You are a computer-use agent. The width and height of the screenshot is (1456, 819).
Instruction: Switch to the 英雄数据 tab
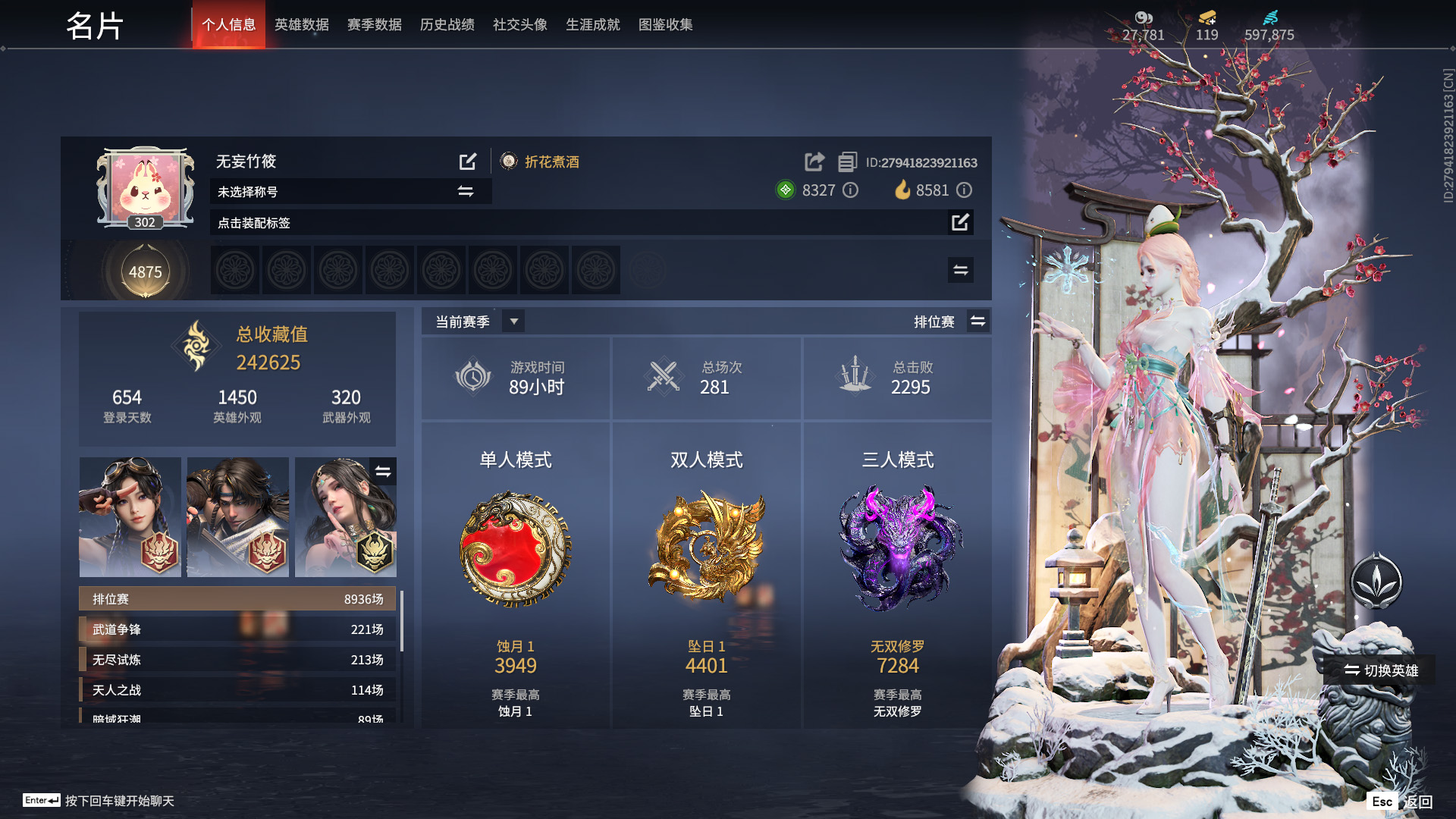click(301, 25)
